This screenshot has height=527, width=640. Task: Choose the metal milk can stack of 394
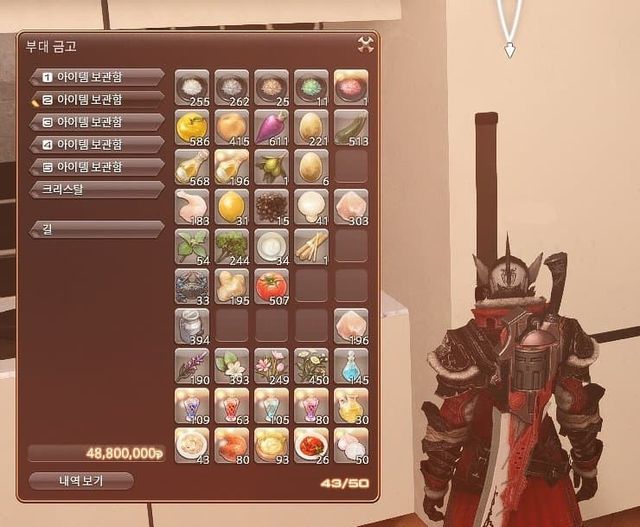tap(191, 325)
